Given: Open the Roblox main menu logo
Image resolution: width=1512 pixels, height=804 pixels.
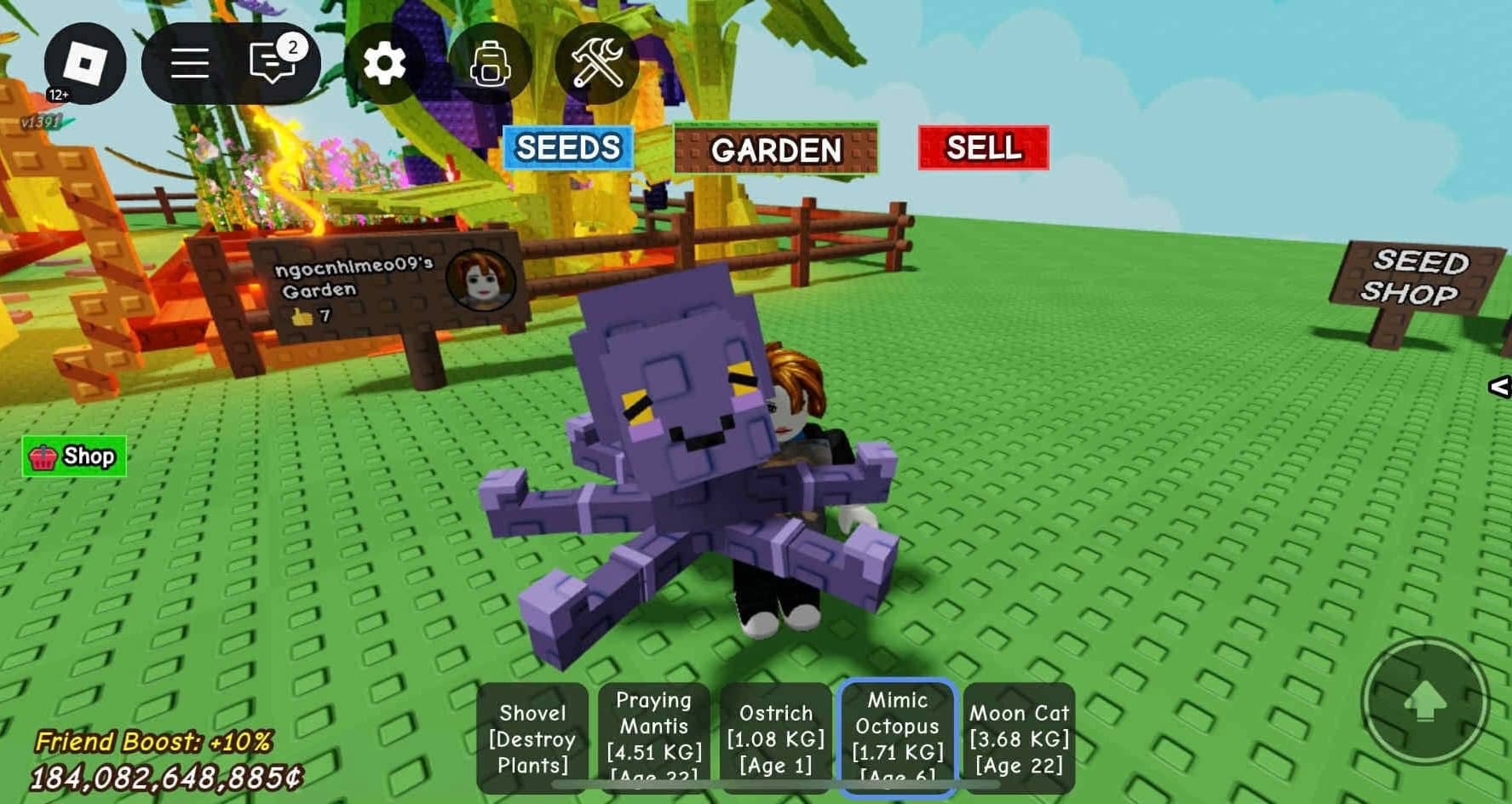Looking at the screenshot, I should (x=84, y=64).
